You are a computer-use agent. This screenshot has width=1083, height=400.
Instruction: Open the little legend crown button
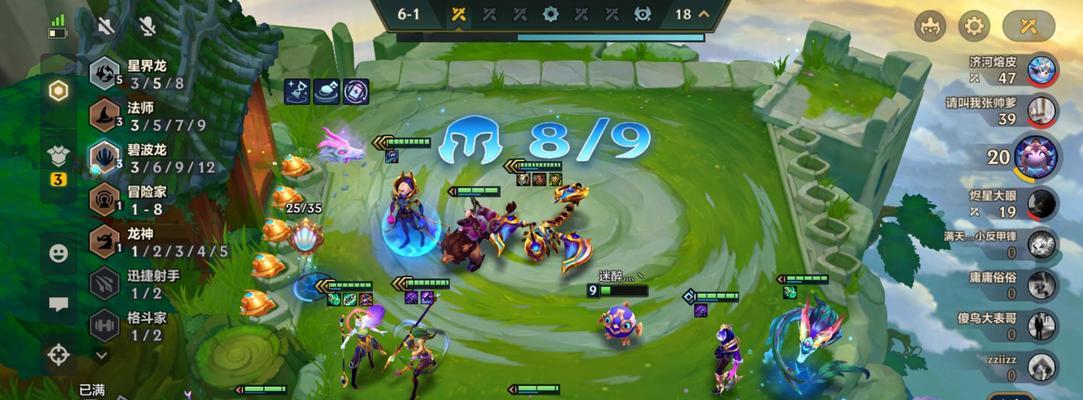click(930, 25)
